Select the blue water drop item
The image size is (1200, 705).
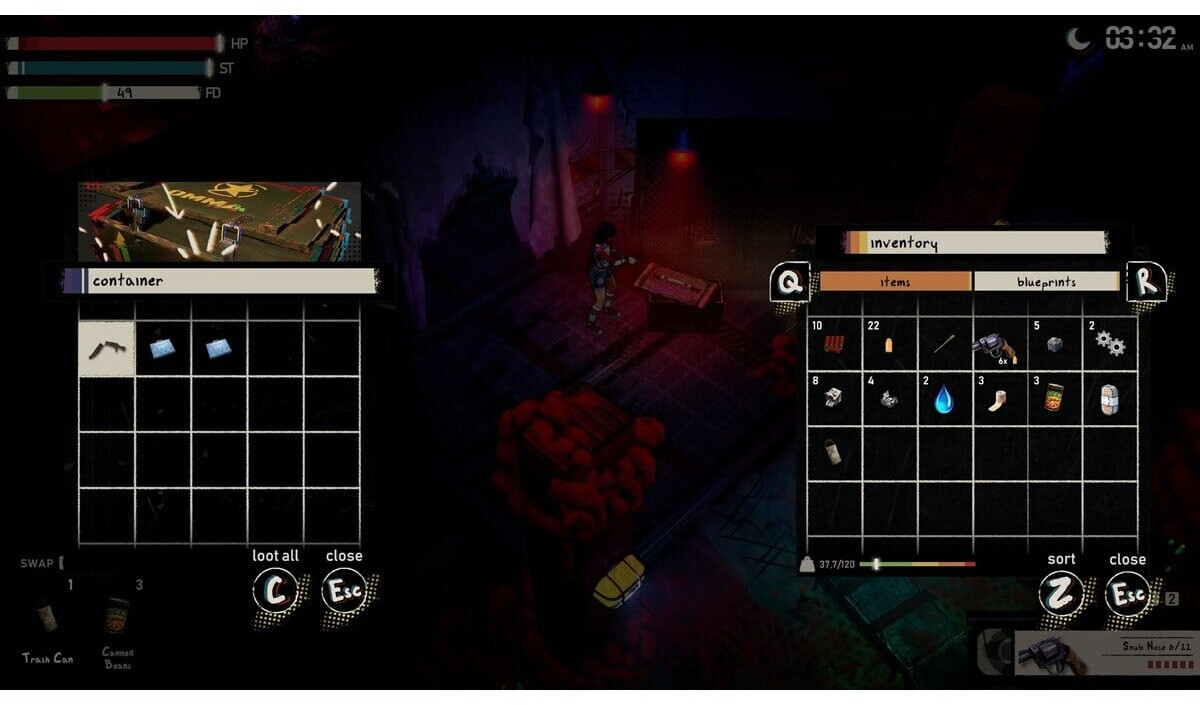(944, 400)
